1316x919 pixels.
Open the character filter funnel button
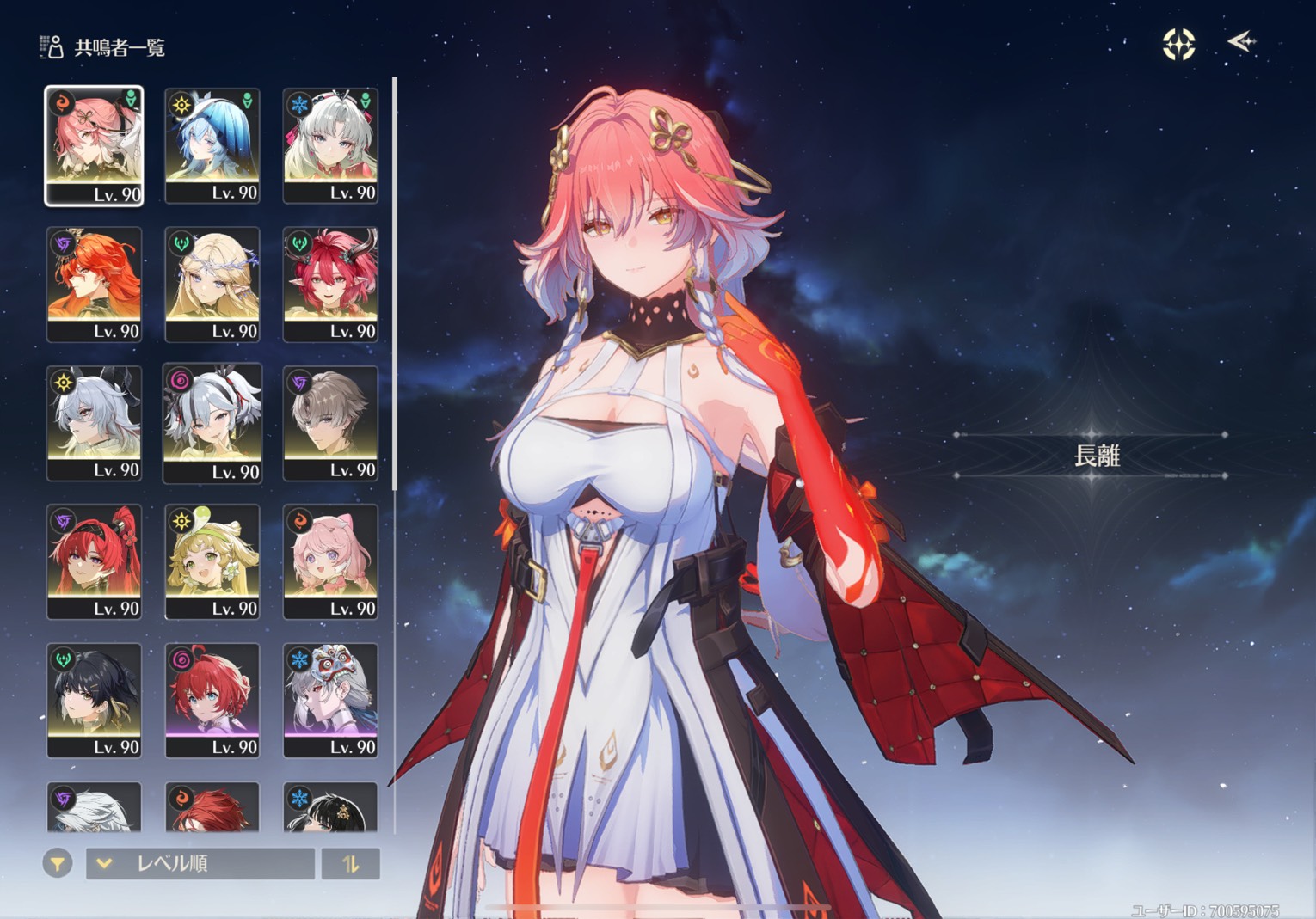58,863
